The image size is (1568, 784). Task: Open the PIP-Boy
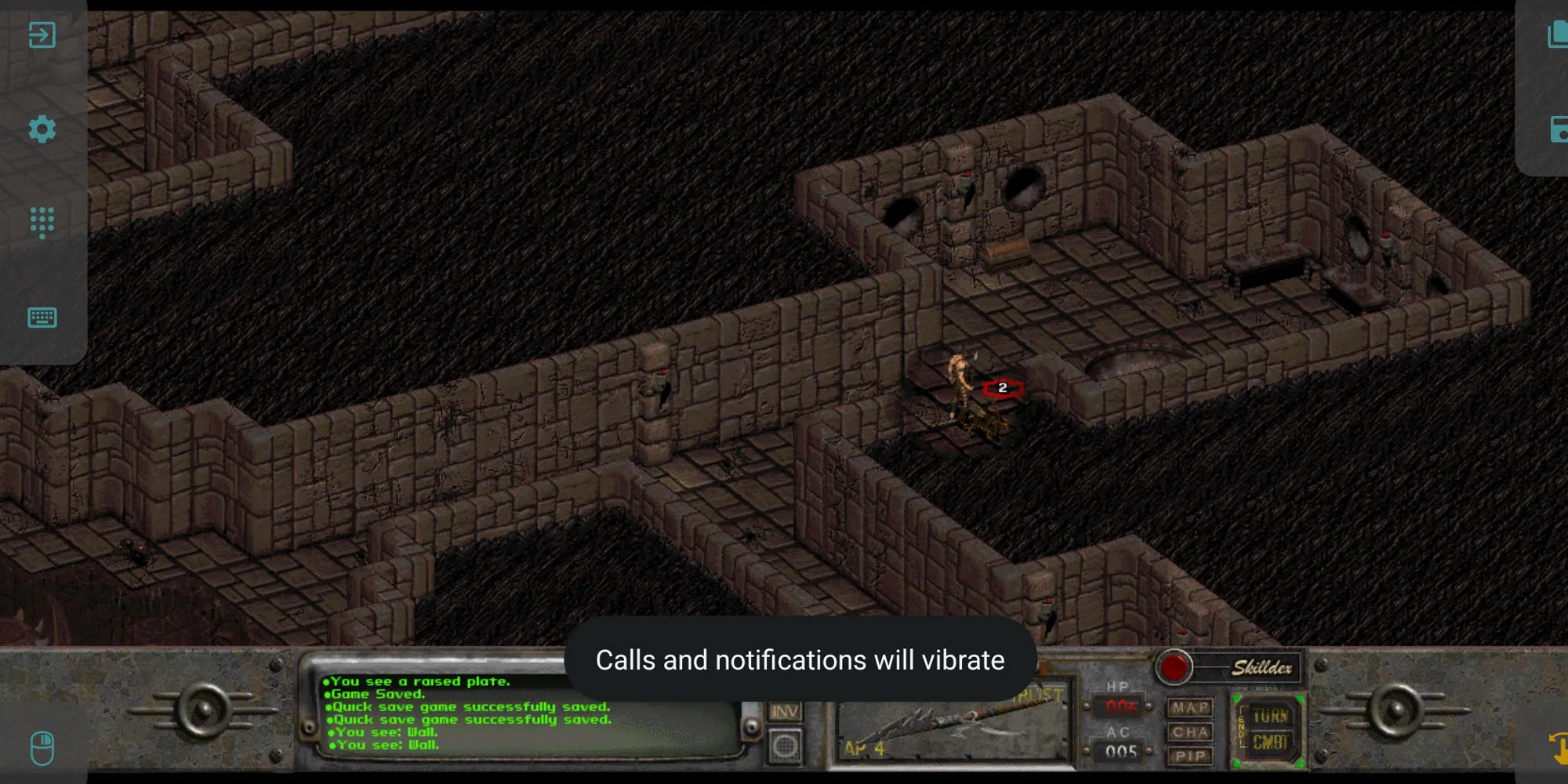click(x=1190, y=756)
